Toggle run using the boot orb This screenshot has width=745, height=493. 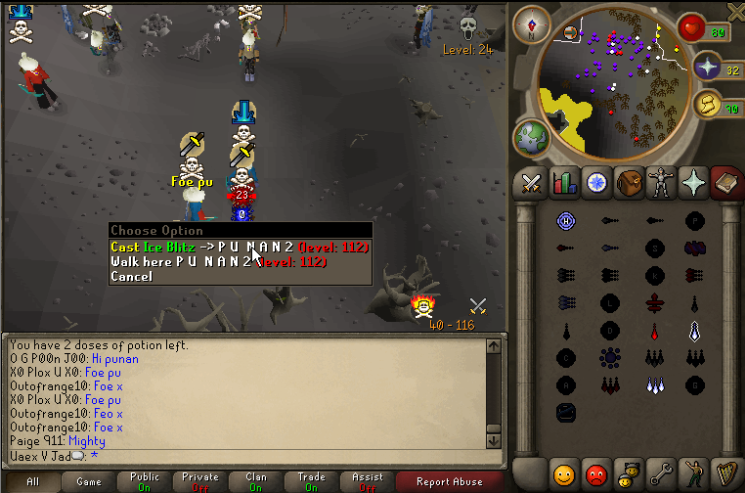point(709,103)
